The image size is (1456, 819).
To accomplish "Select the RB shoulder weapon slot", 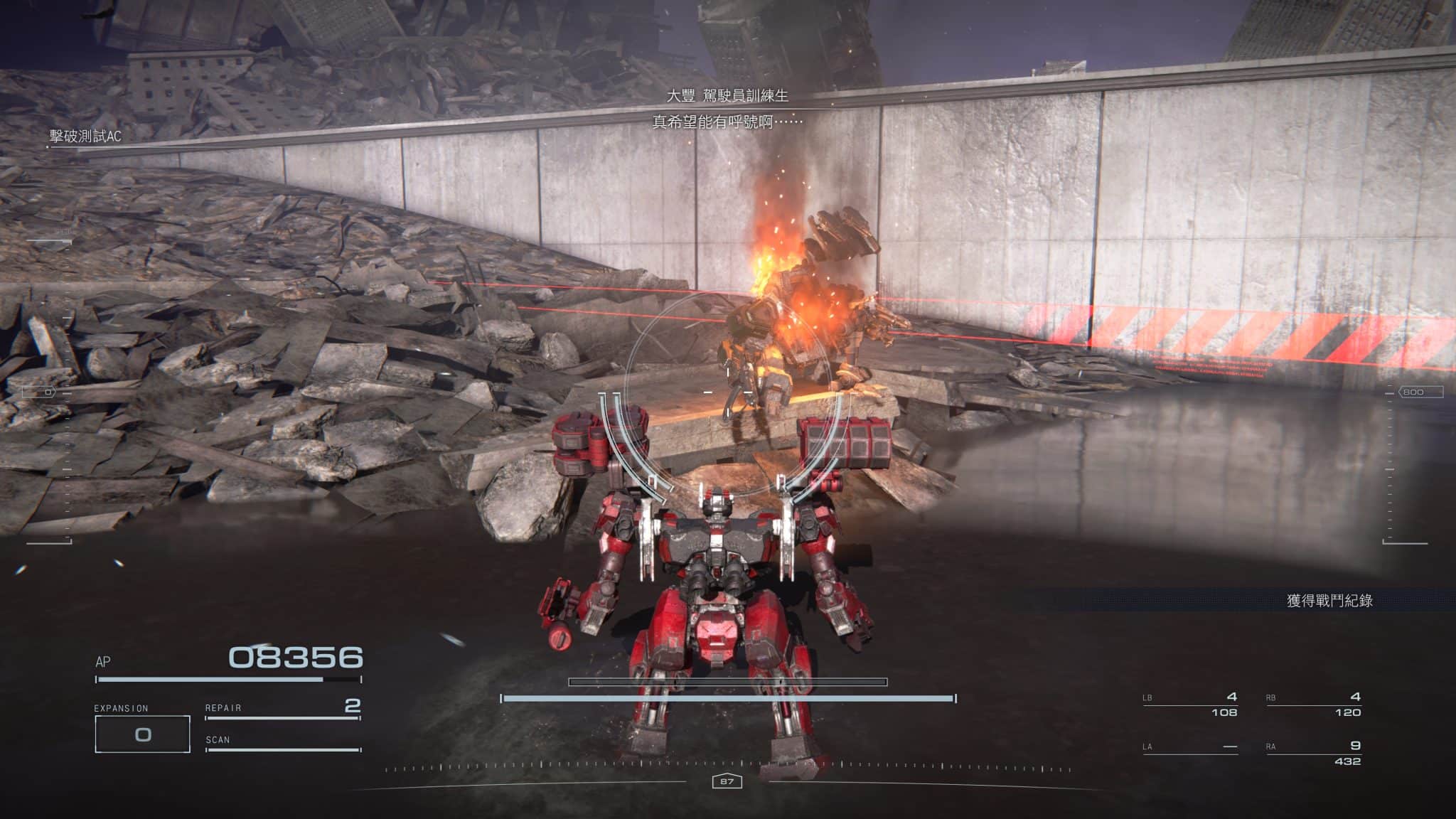I will pyautogui.click(x=1313, y=704).
